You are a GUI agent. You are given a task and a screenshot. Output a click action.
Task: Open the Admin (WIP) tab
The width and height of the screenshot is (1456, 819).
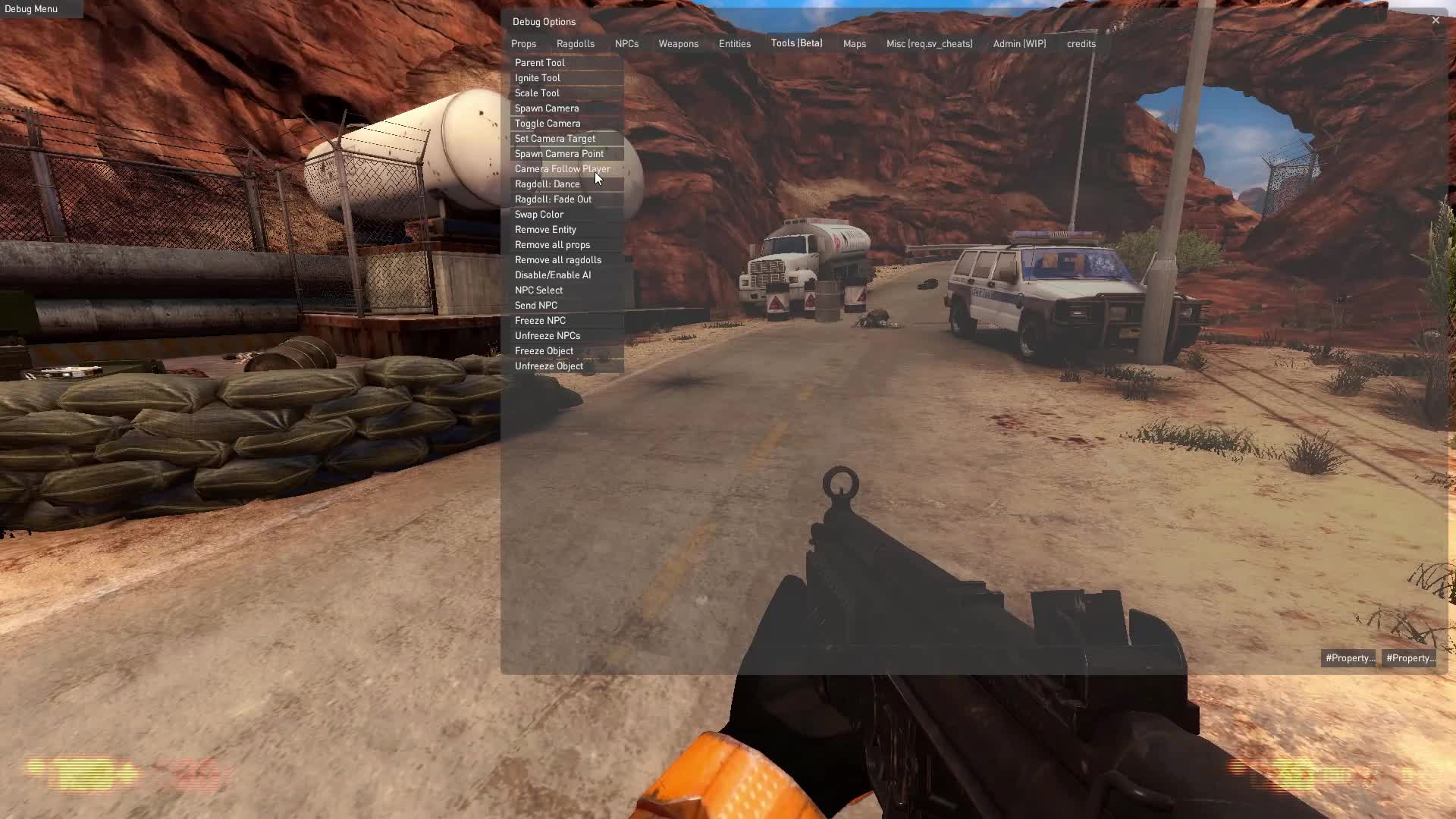click(1019, 43)
